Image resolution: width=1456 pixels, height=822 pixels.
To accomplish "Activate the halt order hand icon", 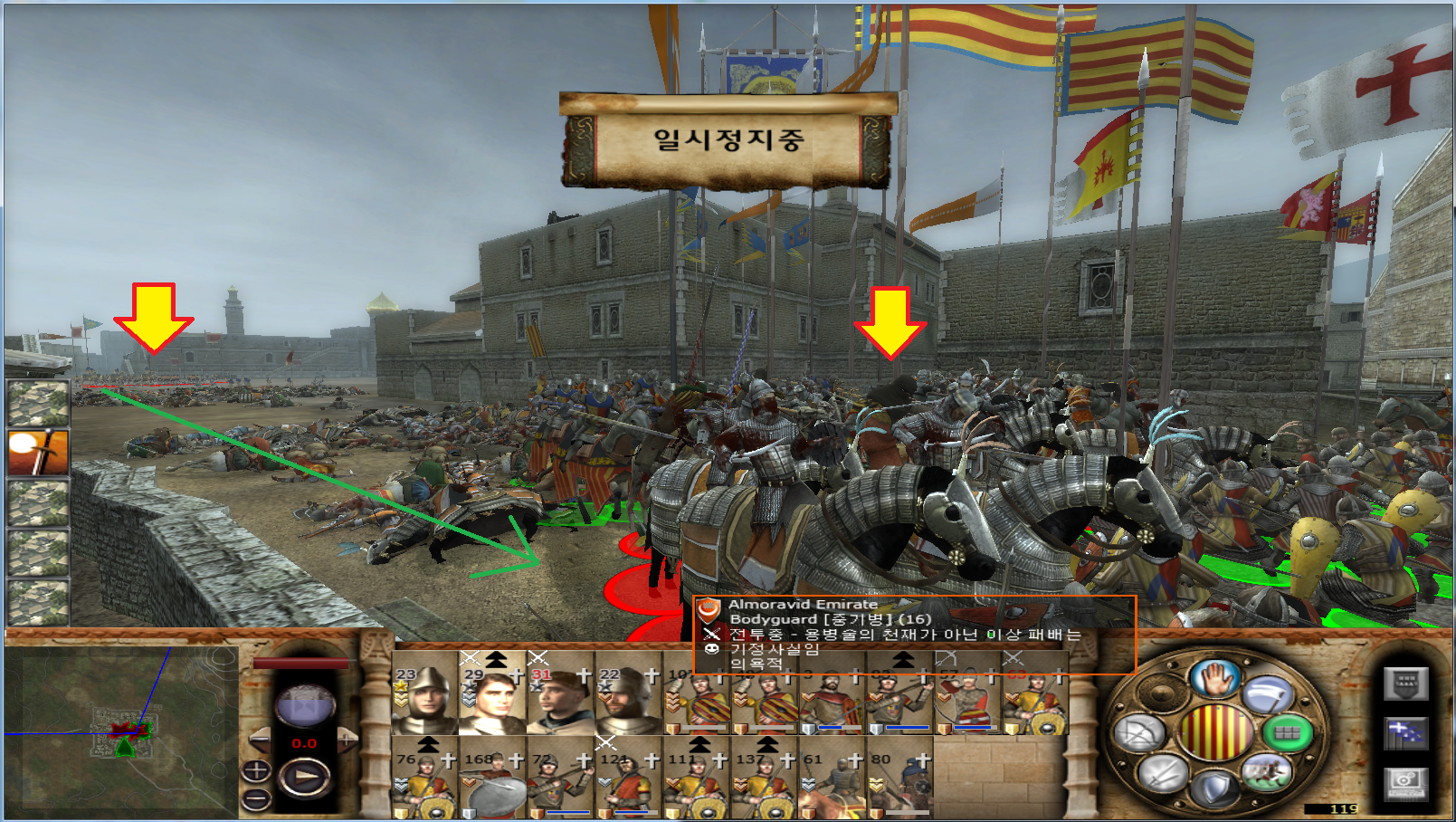I will (1213, 678).
